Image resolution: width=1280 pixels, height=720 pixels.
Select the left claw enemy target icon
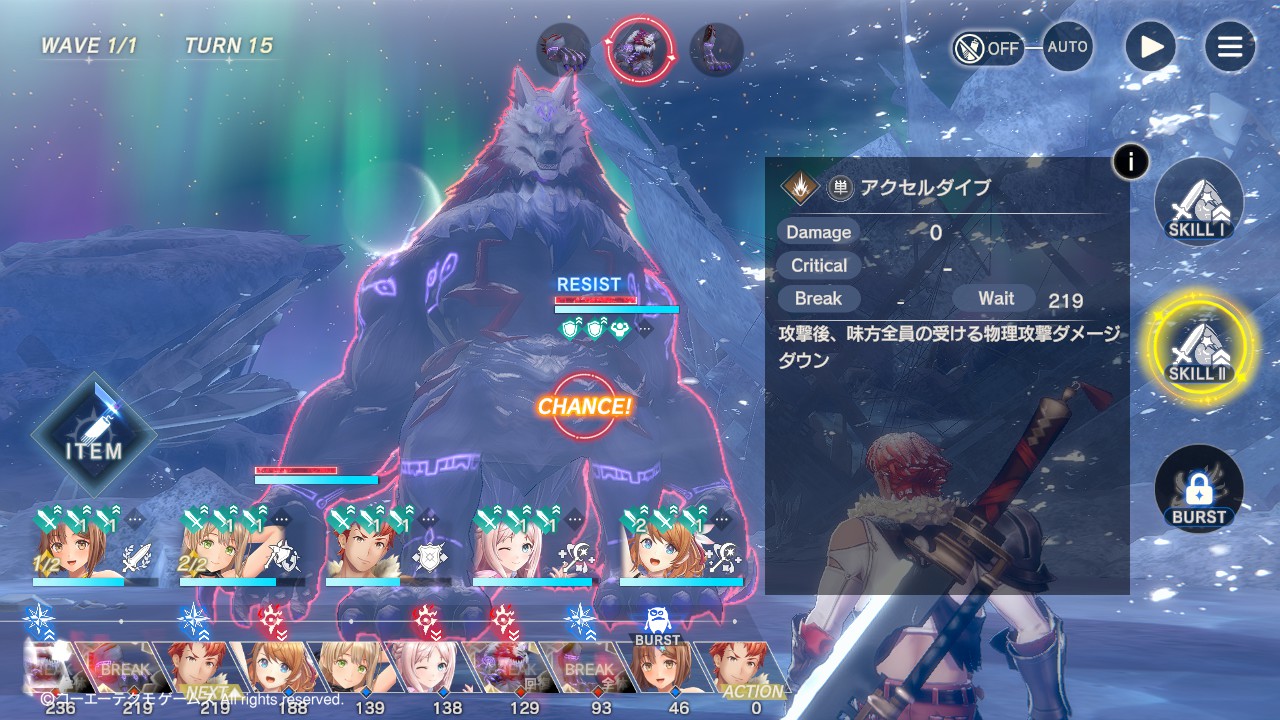click(563, 50)
